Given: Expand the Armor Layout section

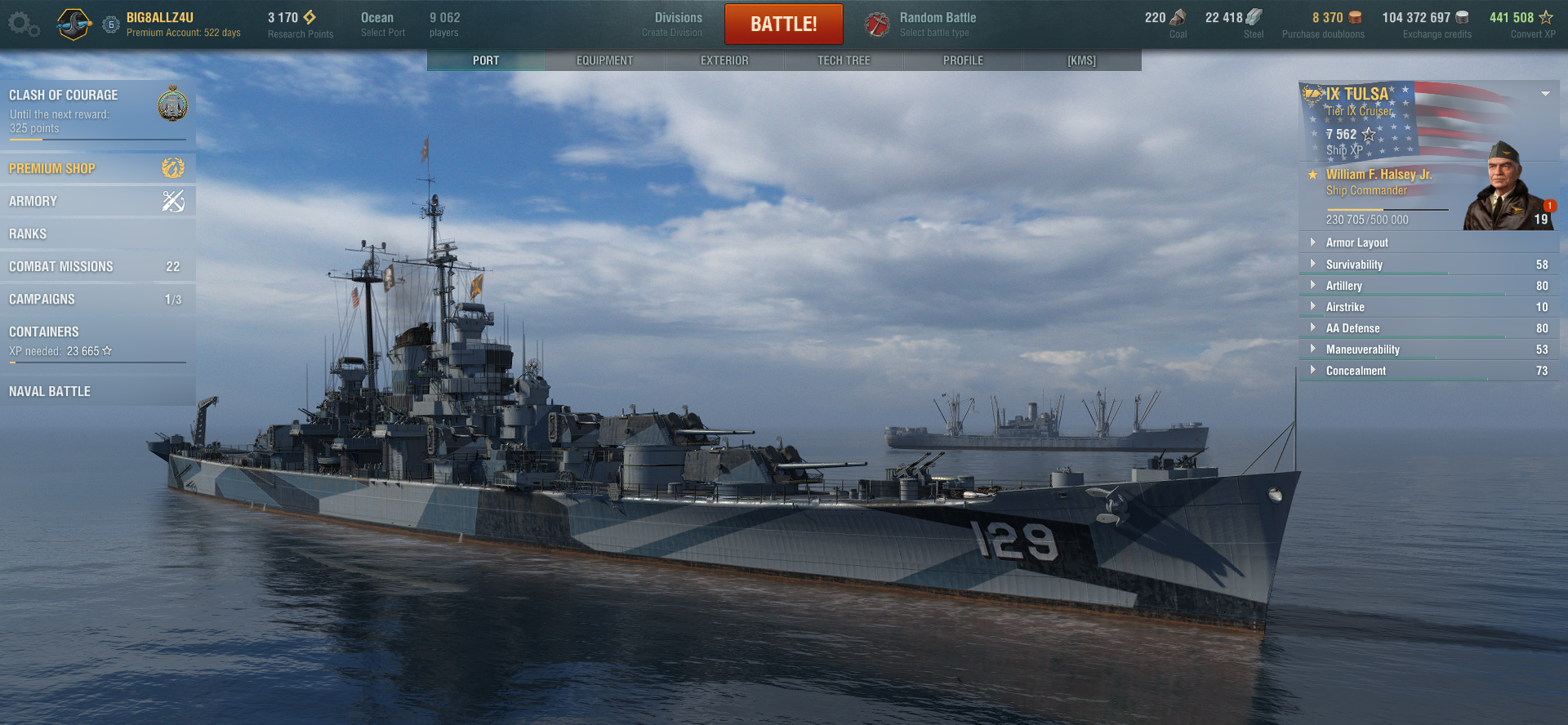Looking at the screenshot, I should pos(1356,242).
